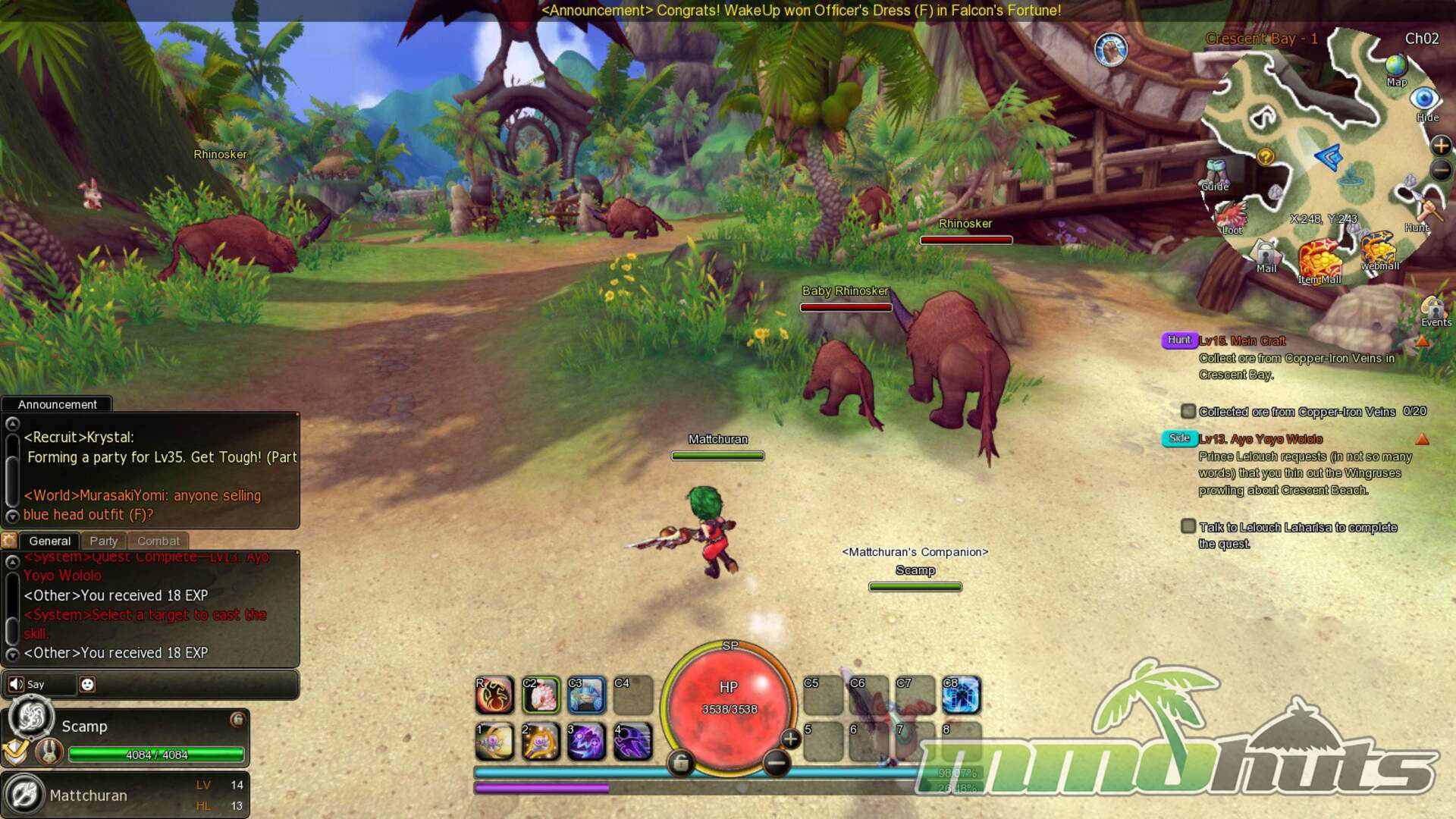Screen dimensions: 1456x819
Task: Activate the blue ice skill in slot C8
Action: click(x=960, y=695)
